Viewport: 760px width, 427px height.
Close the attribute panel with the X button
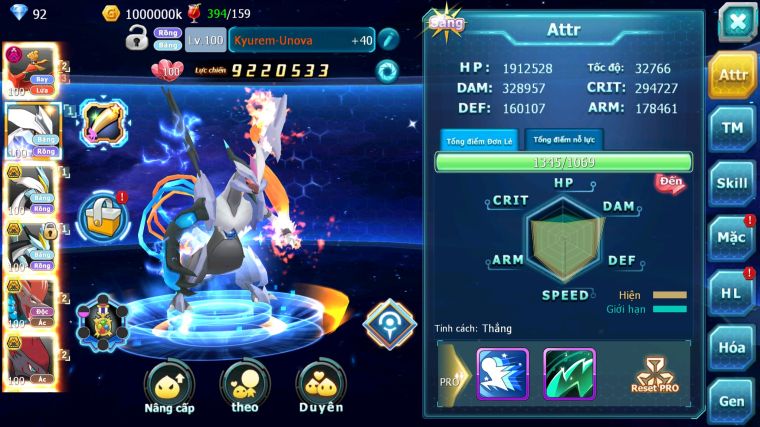tap(736, 21)
